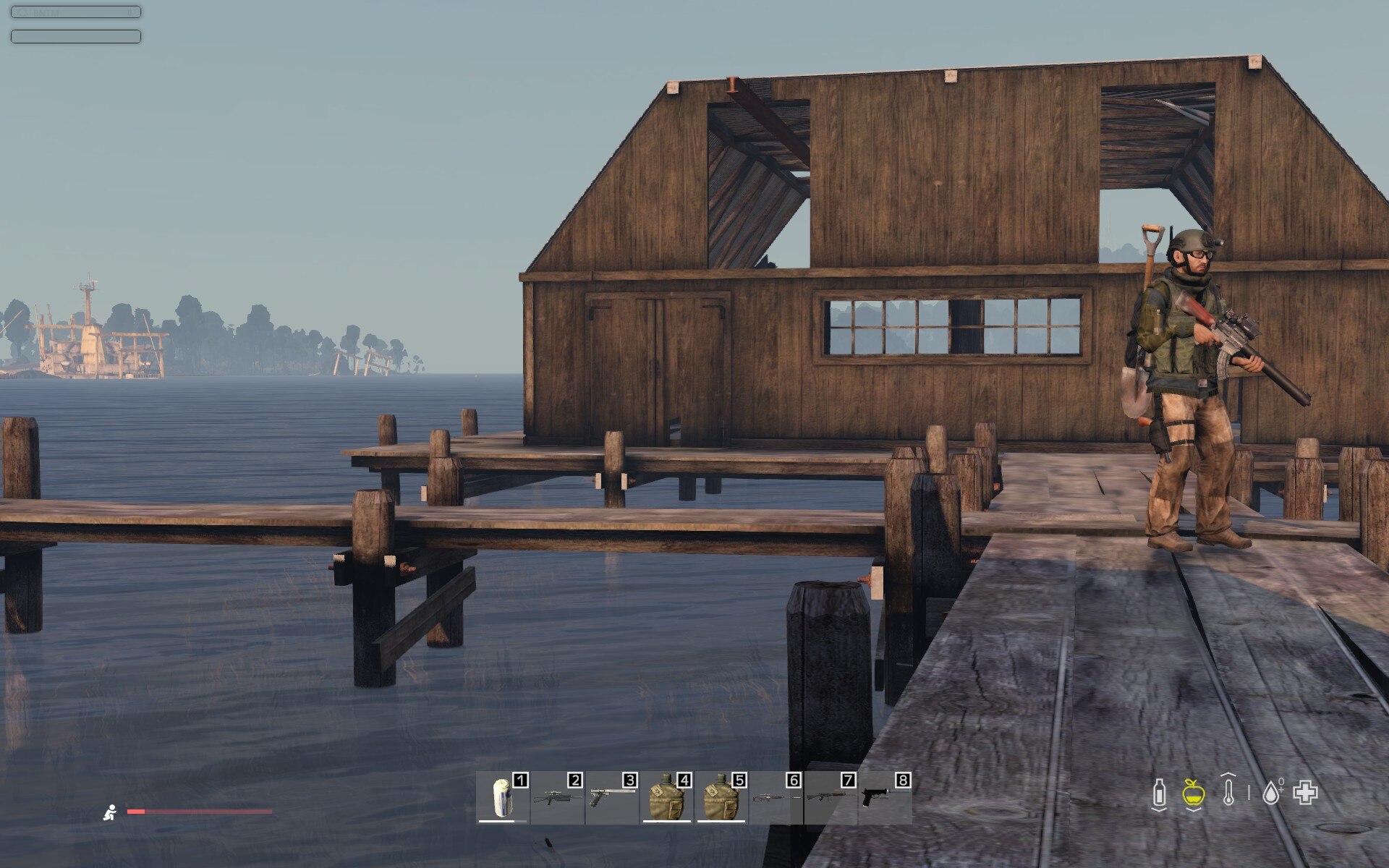Choose the silver suppressed pistol in slot 3

pyautogui.click(x=612, y=798)
